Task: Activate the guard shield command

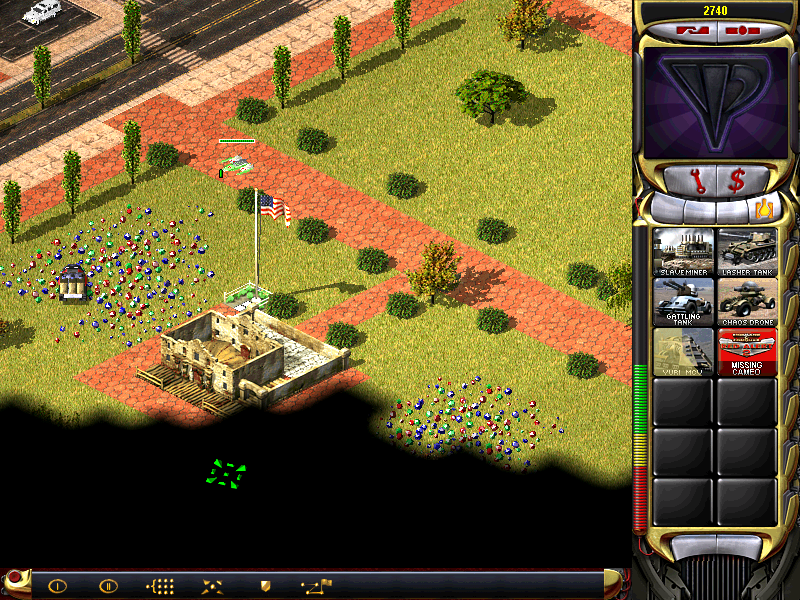Action: point(265,586)
